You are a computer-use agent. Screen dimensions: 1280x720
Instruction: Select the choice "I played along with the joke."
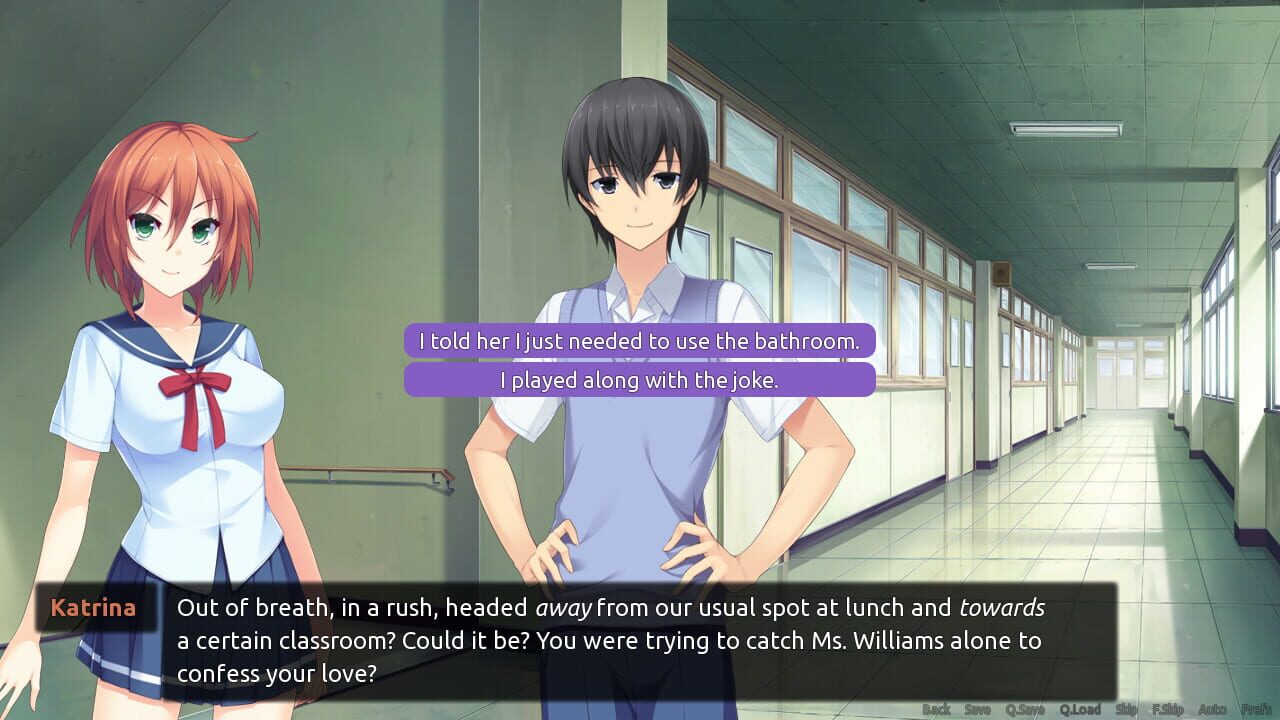tap(638, 380)
